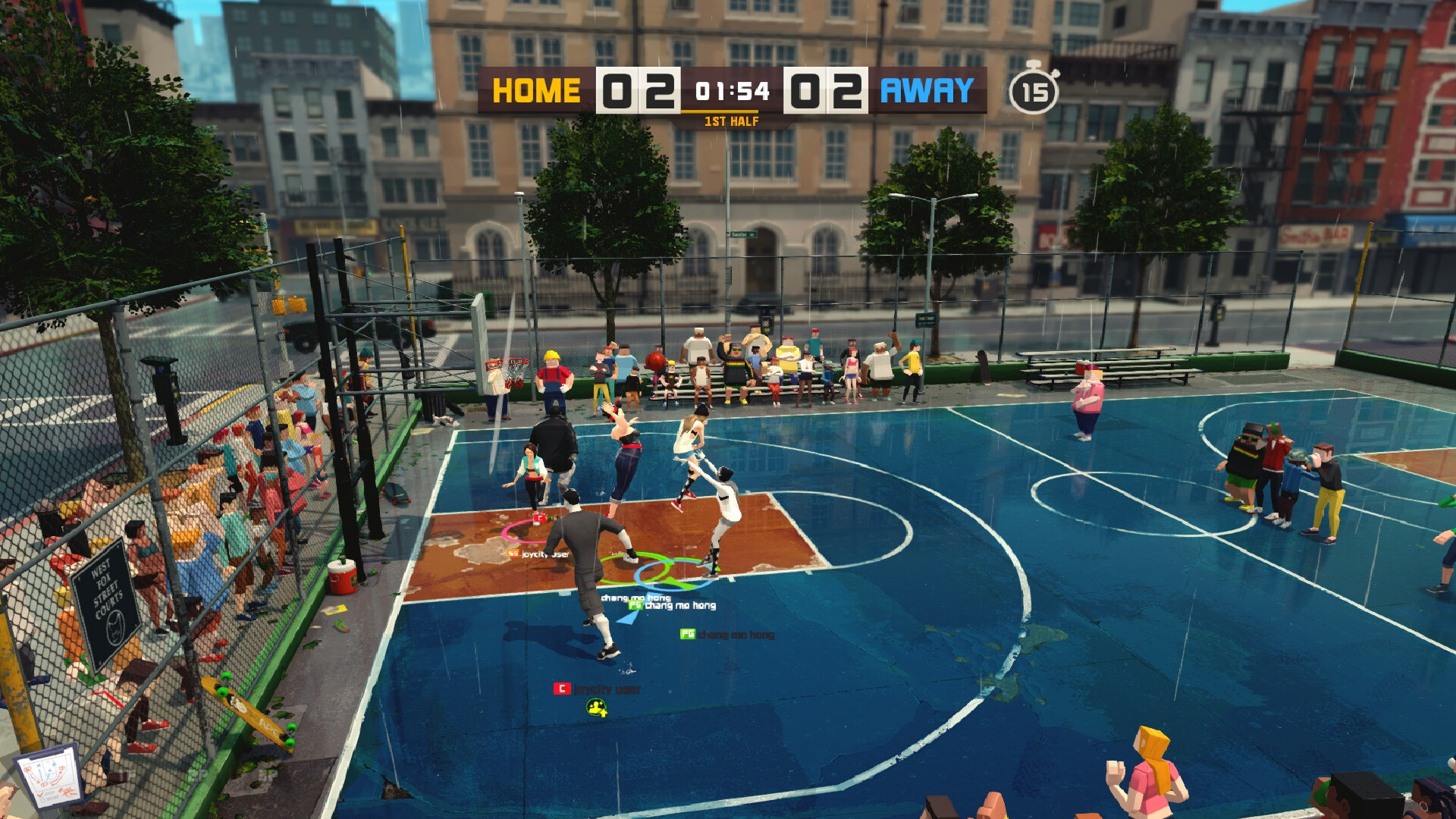Click the second PG badge on the court
Screen dimensions: 1456x819
coord(688,633)
